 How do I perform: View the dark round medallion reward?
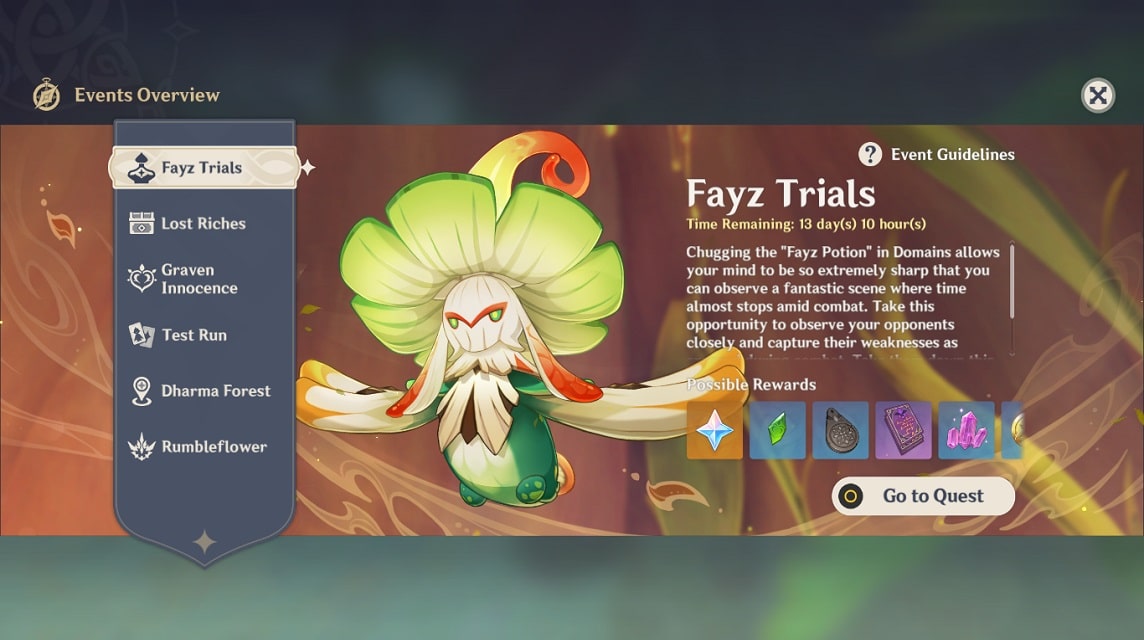(840, 430)
